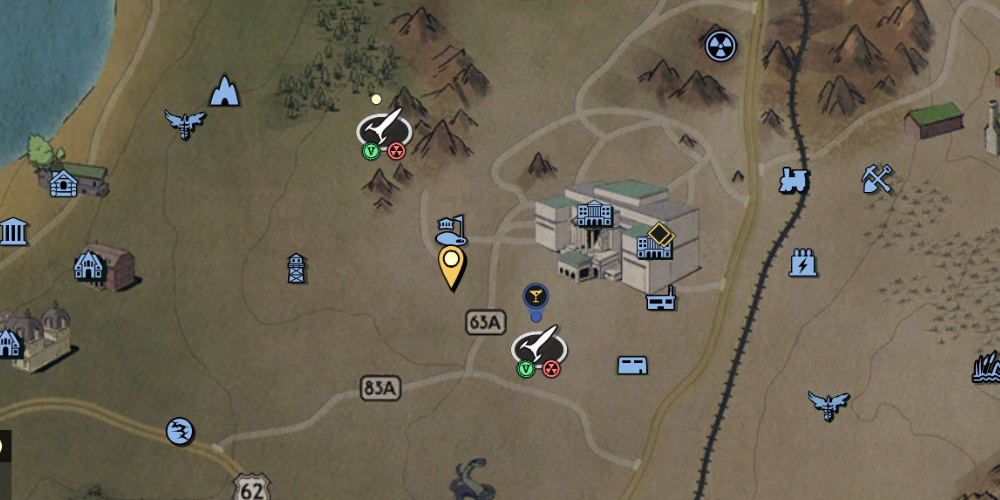Click the yellow custom waypoint pin
Viewport: 1000px width, 500px height.
click(x=452, y=265)
